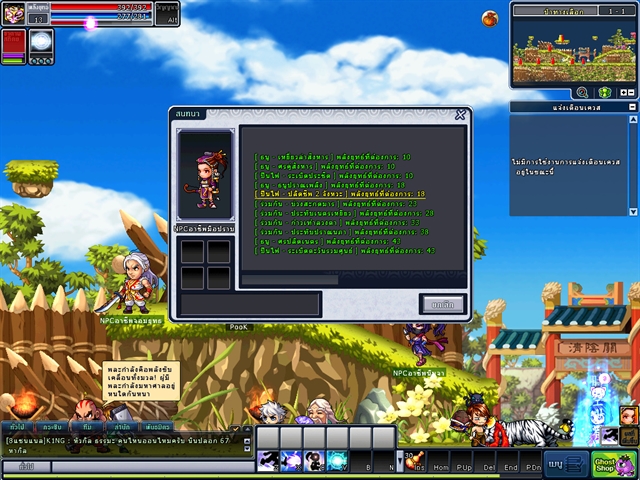
Task: Switch to the กระซิบ whisper chat tab
Action: [53, 426]
